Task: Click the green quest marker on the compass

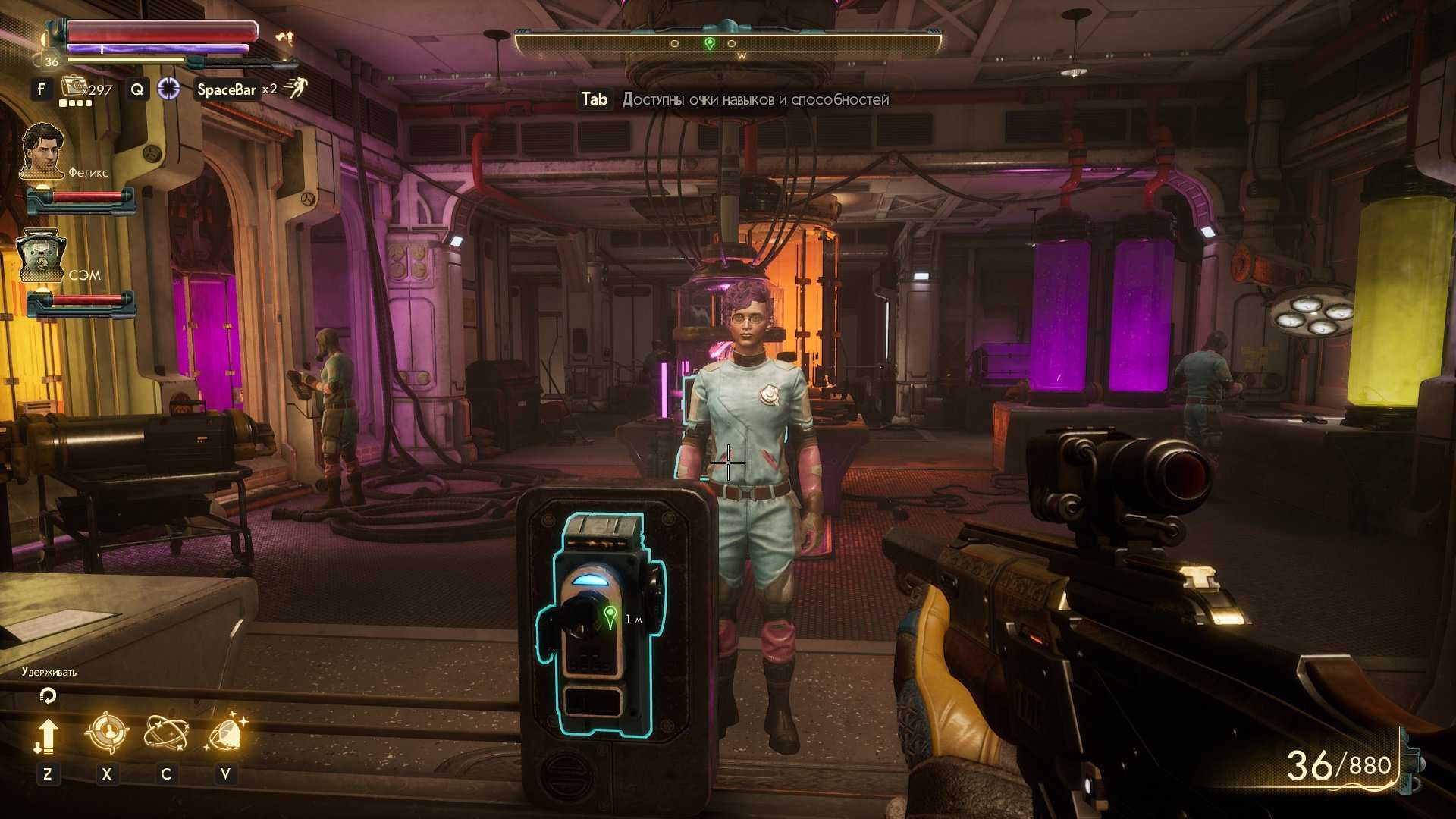Action: [x=709, y=44]
